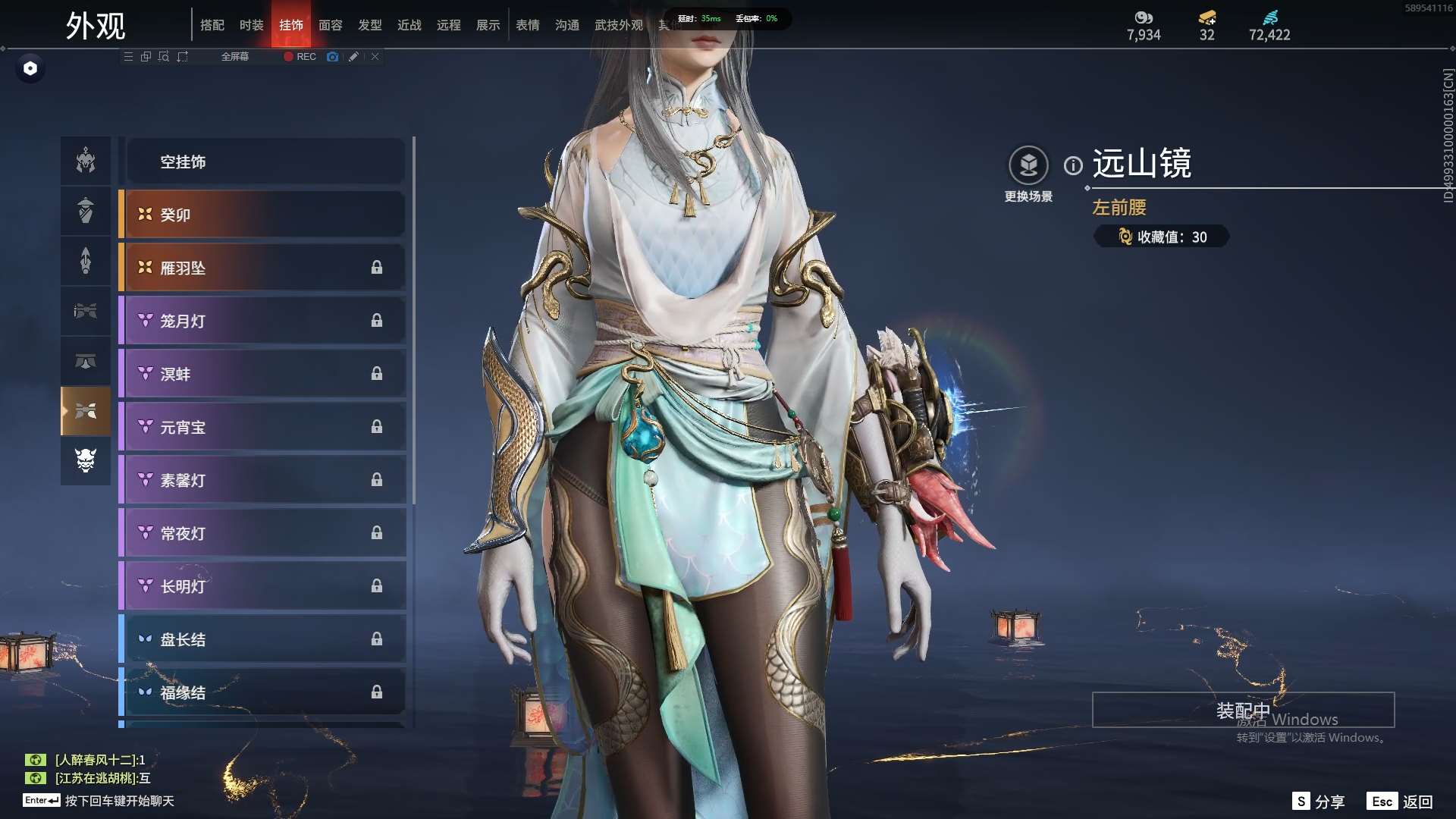Select the 发型 tab

click(x=369, y=25)
